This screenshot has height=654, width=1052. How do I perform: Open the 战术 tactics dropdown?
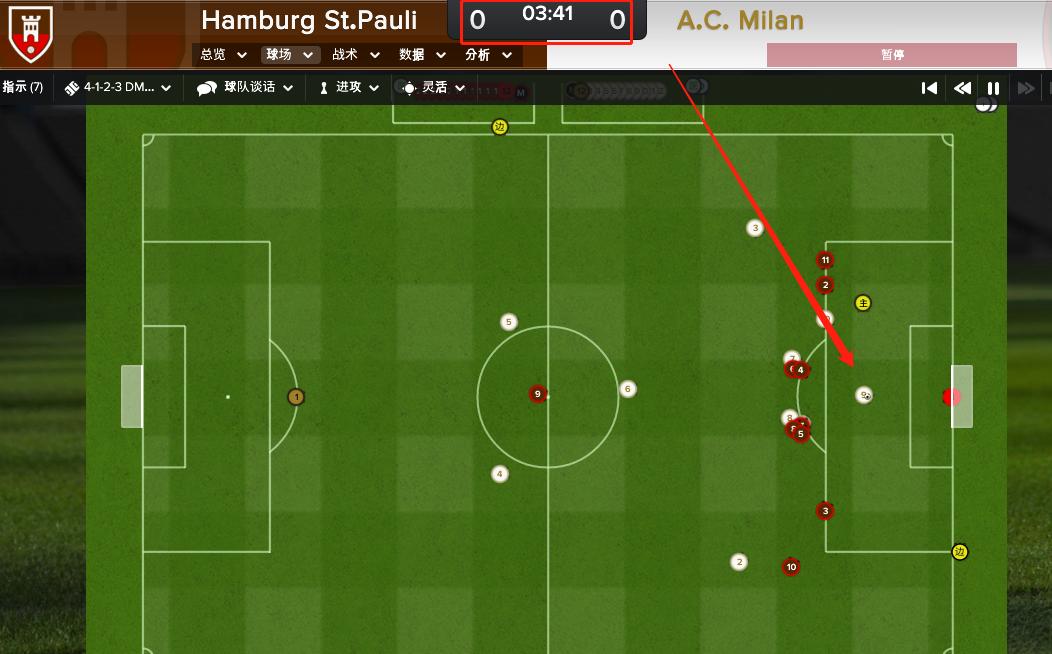pos(356,55)
